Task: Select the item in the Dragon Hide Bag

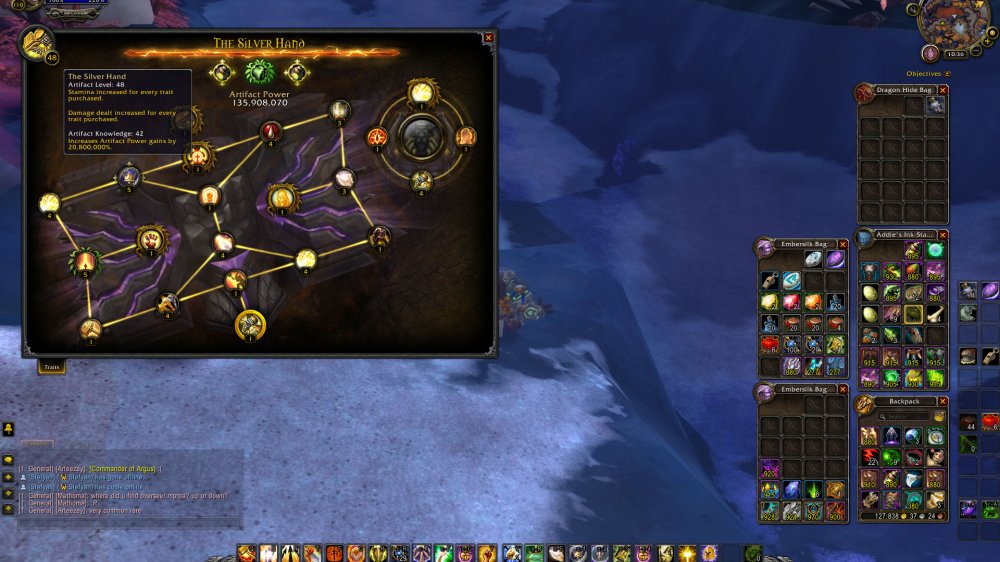Action: (x=935, y=105)
